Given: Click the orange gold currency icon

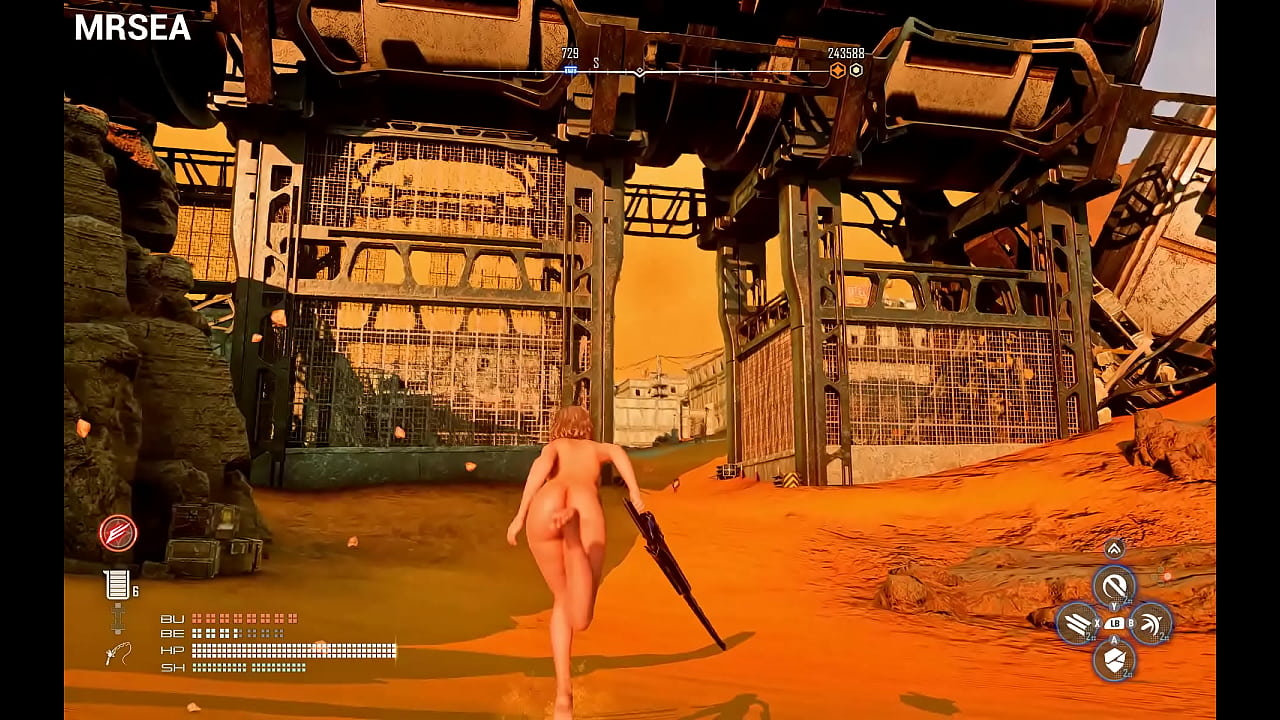Looking at the screenshot, I should [838, 70].
